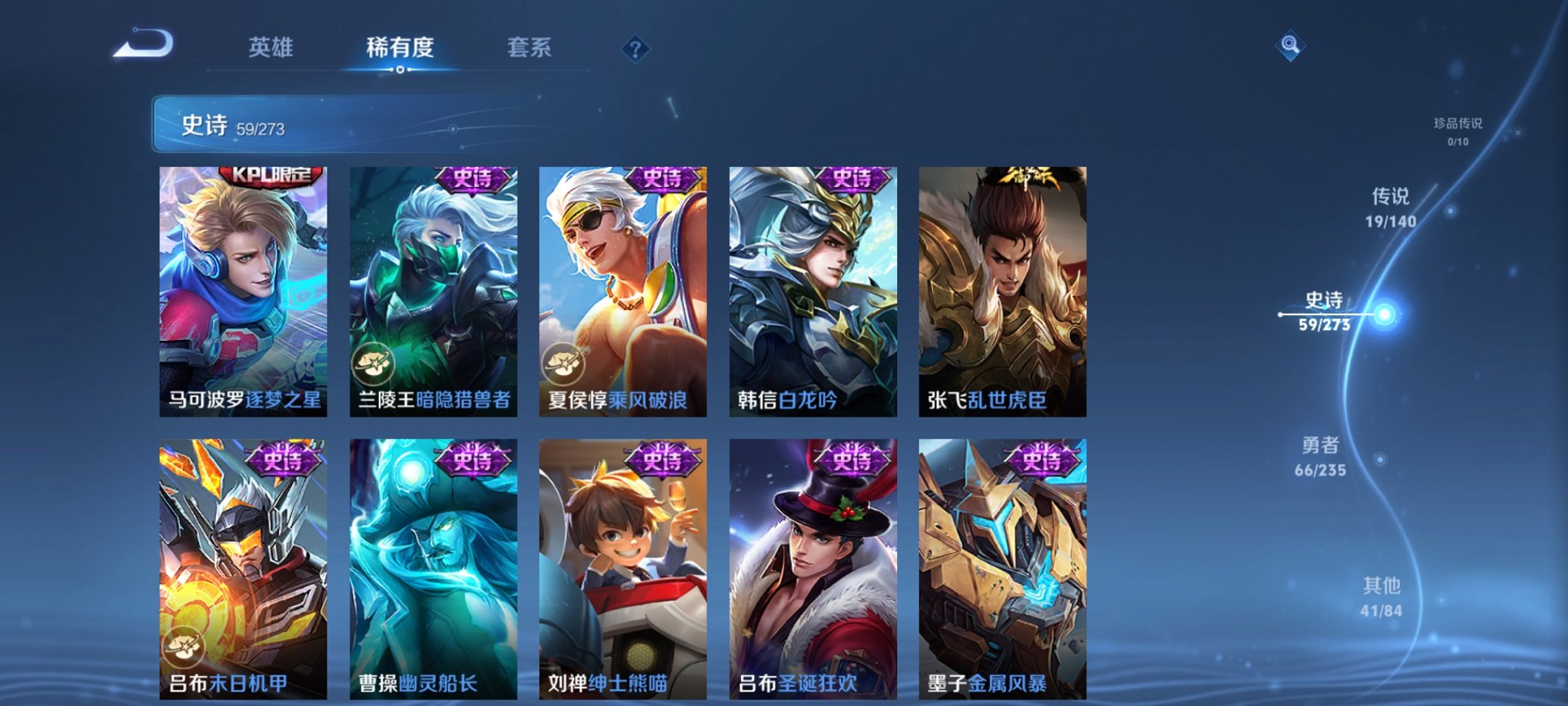1568x706 pixels.
Task: Select the 稀有度 tab
Action: (x=399, y=48)
